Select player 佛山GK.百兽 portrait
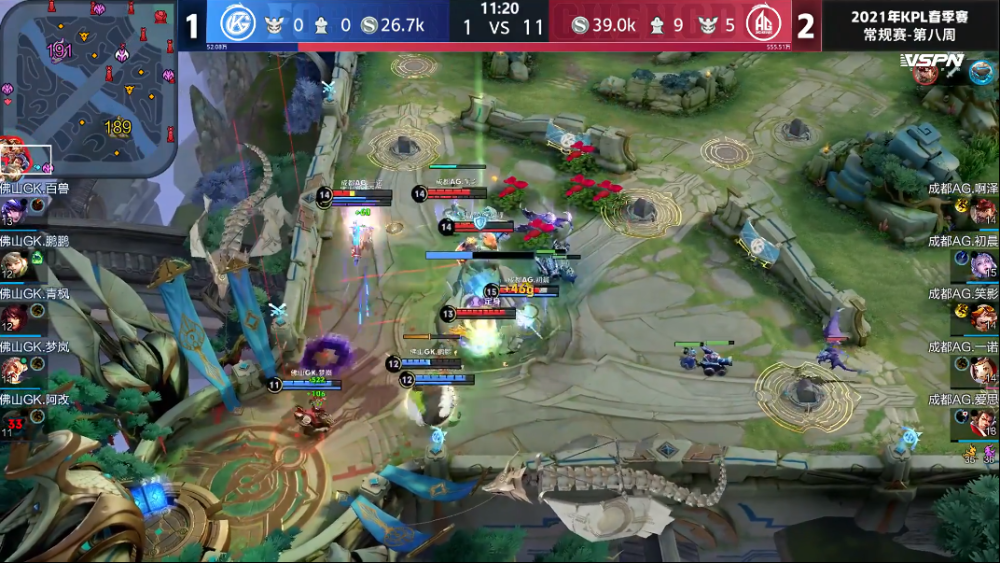The height and width of the screenshot is (563, 1000). click(x=15, y=210)
